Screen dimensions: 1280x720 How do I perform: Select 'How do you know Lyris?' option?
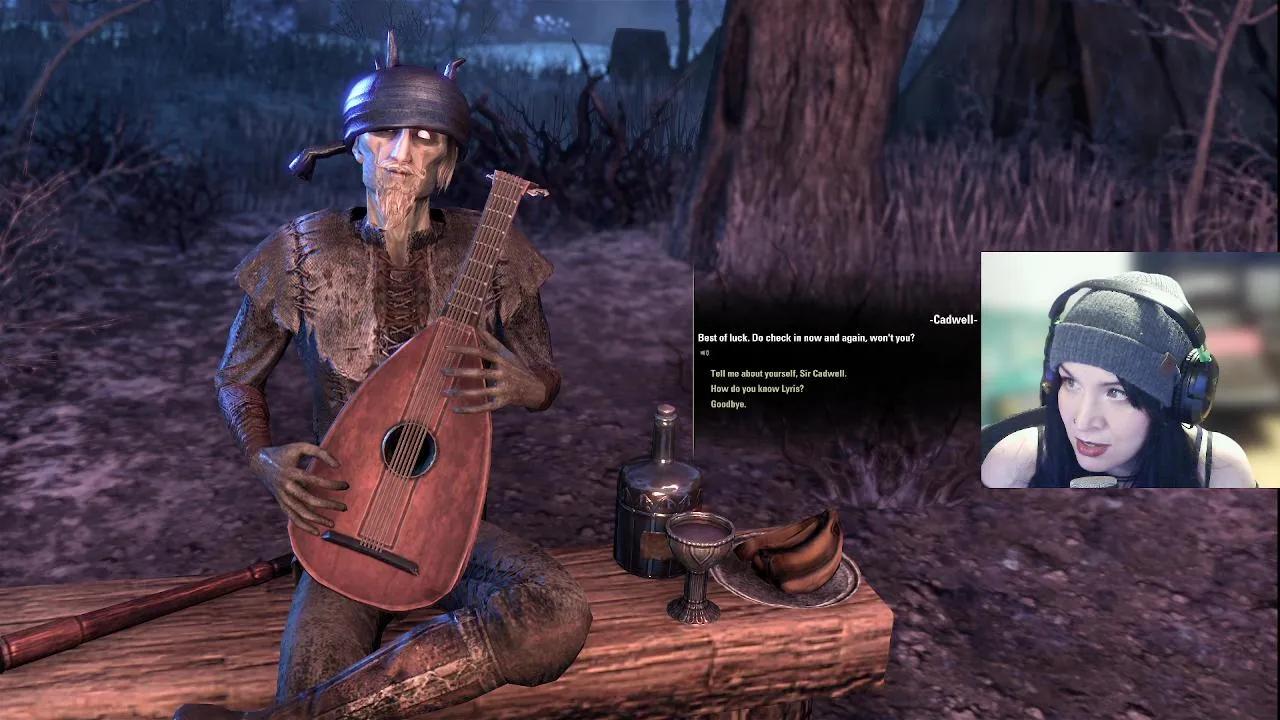(758, 388)
